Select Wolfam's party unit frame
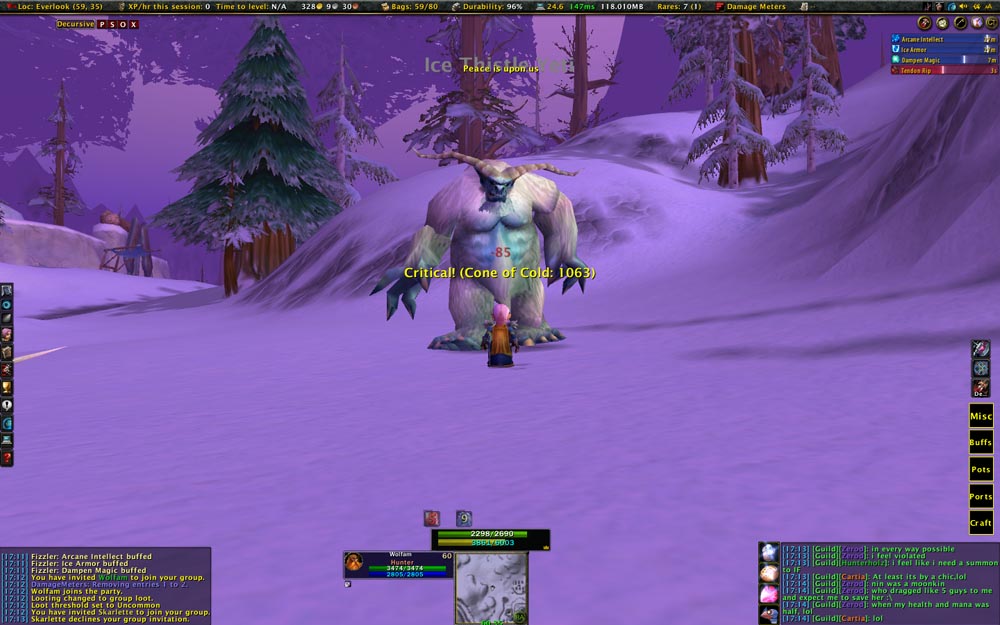 (x=398, y=564)
